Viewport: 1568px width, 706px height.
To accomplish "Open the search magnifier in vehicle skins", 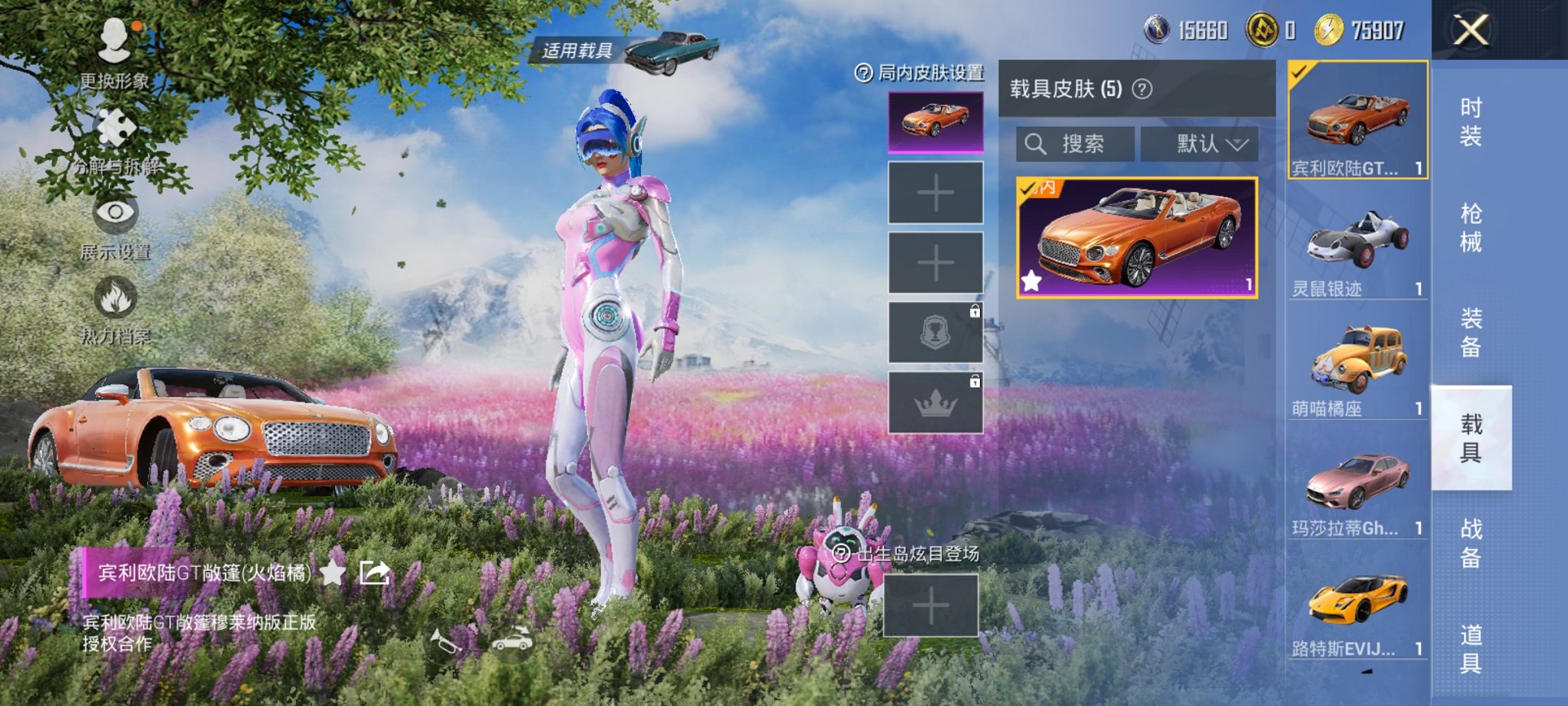I will tap(1035, 144).
